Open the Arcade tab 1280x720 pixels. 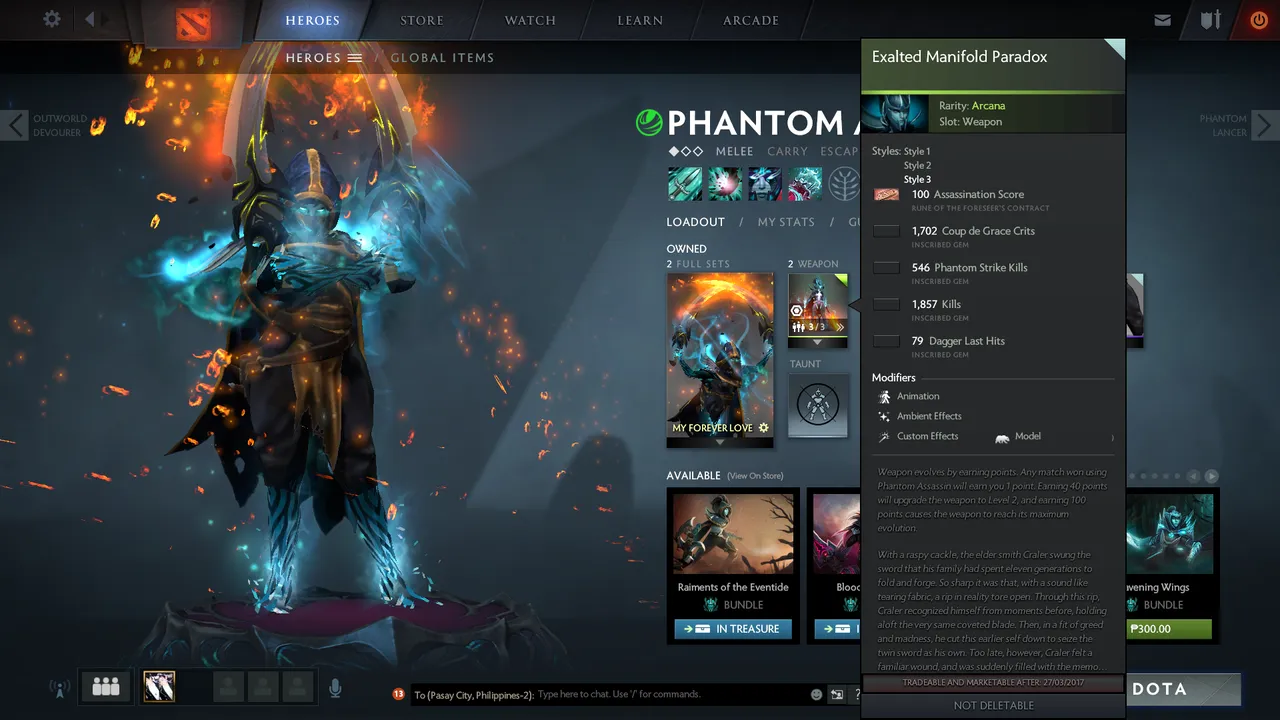tap(752, 20)
